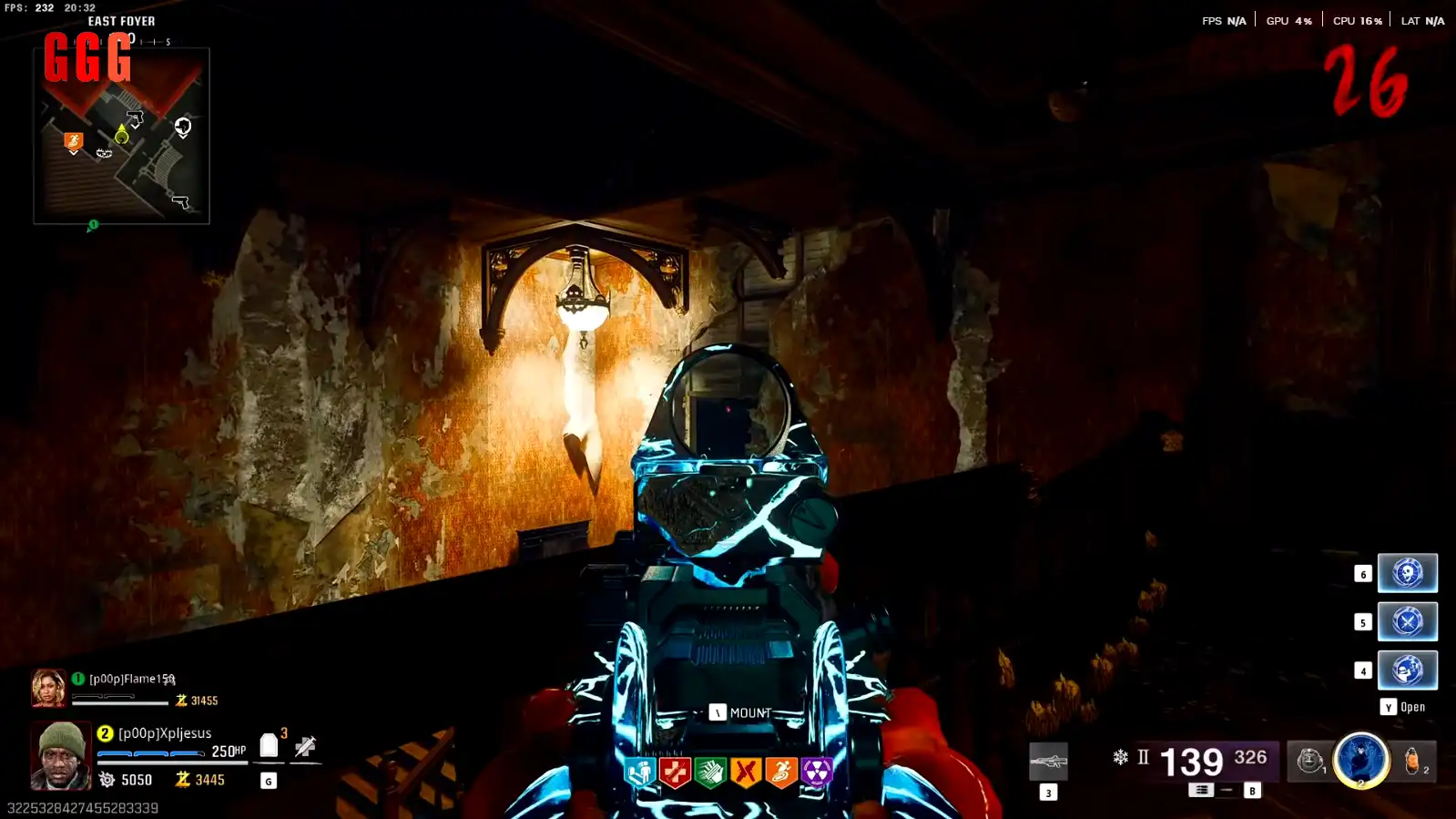Select the armor plate icon
1456x819 pixels.
[269, 746]
